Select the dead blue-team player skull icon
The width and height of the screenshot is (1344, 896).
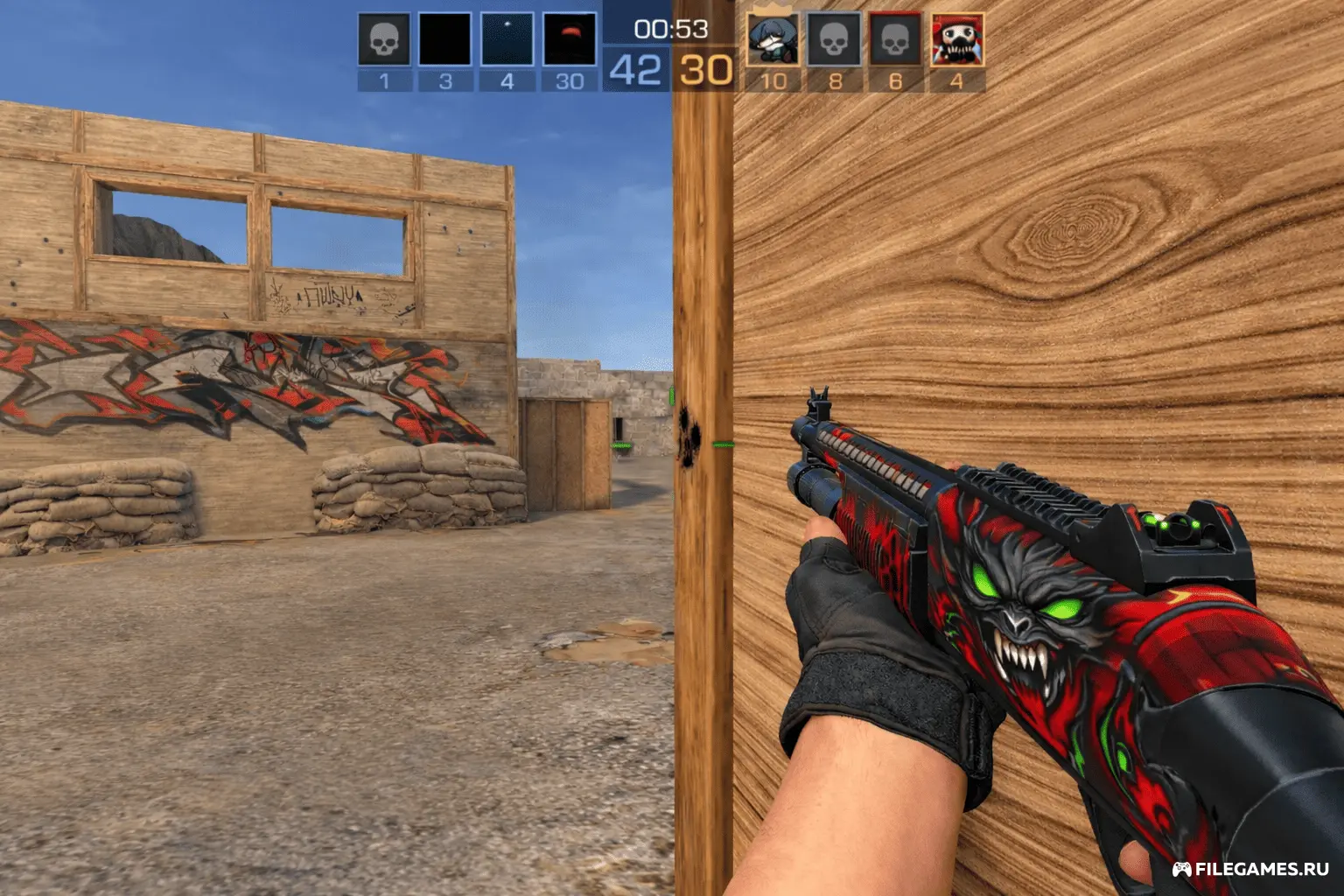[384, 39]
